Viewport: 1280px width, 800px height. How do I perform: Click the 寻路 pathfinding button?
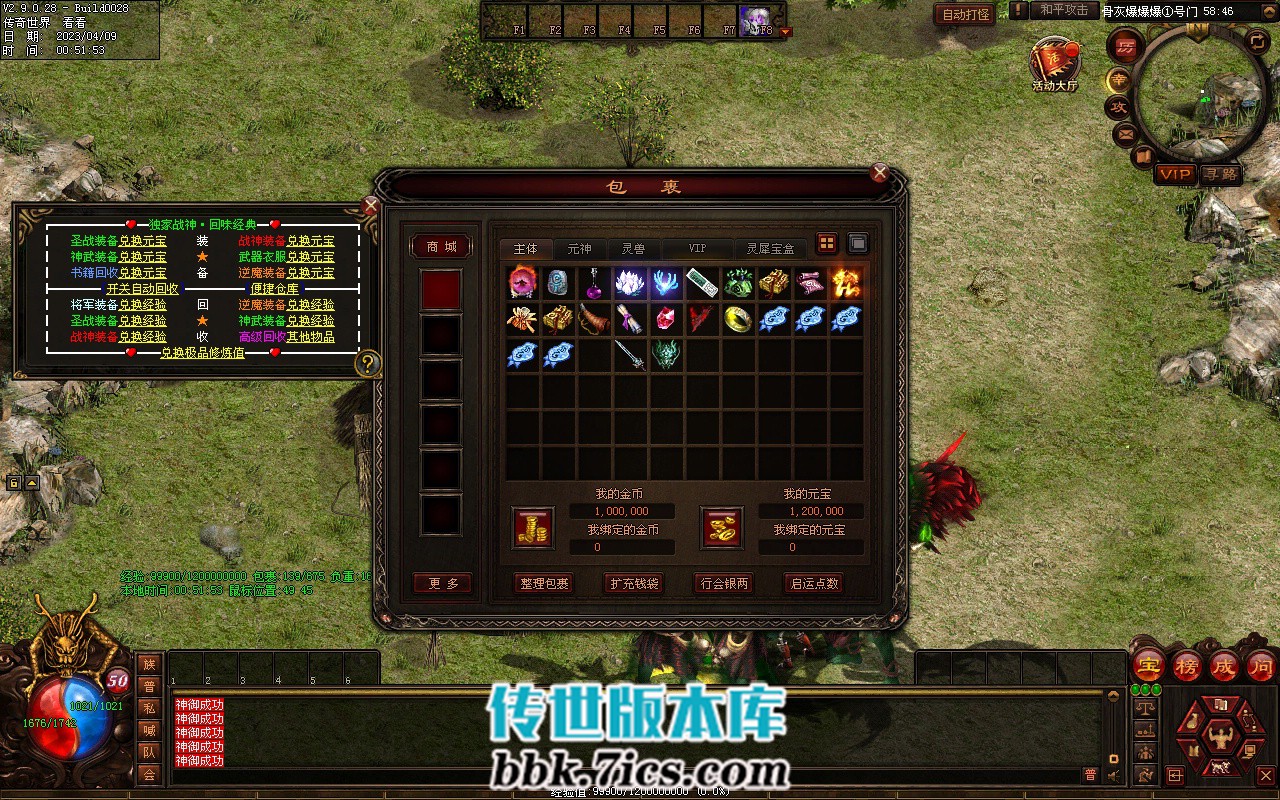(x=1220, y=174)
